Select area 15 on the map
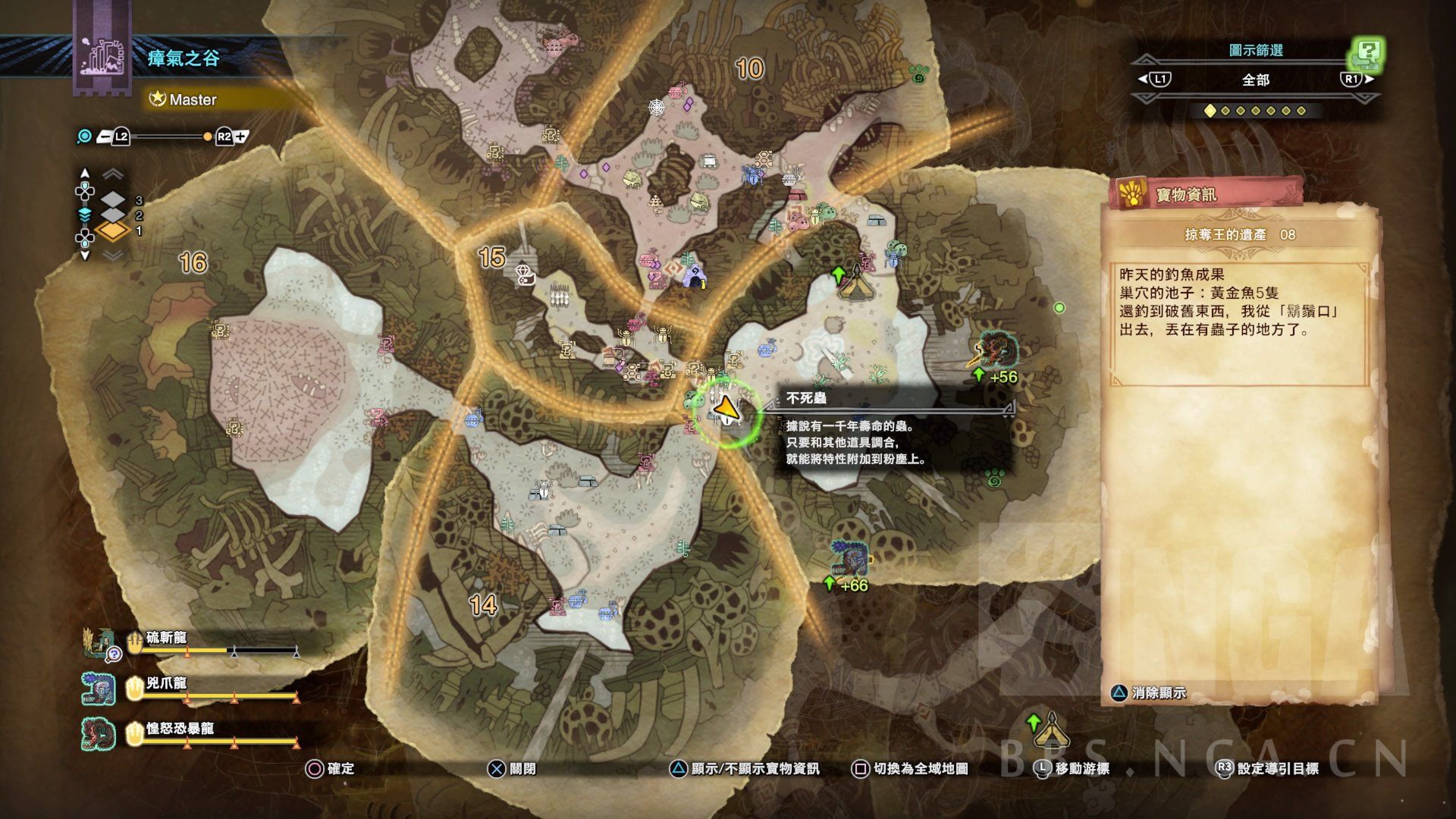 click(x=491, y=257)
